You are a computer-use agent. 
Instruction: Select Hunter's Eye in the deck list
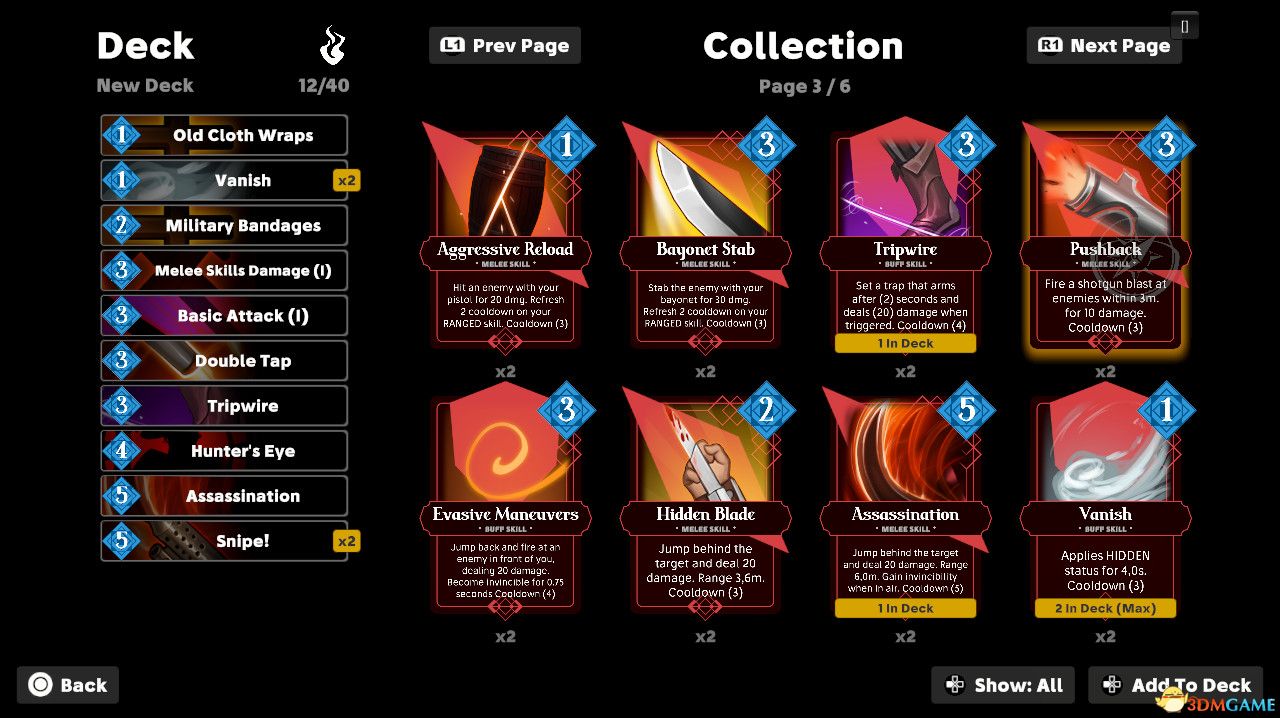pyautogui.click(x=224, y=450)
